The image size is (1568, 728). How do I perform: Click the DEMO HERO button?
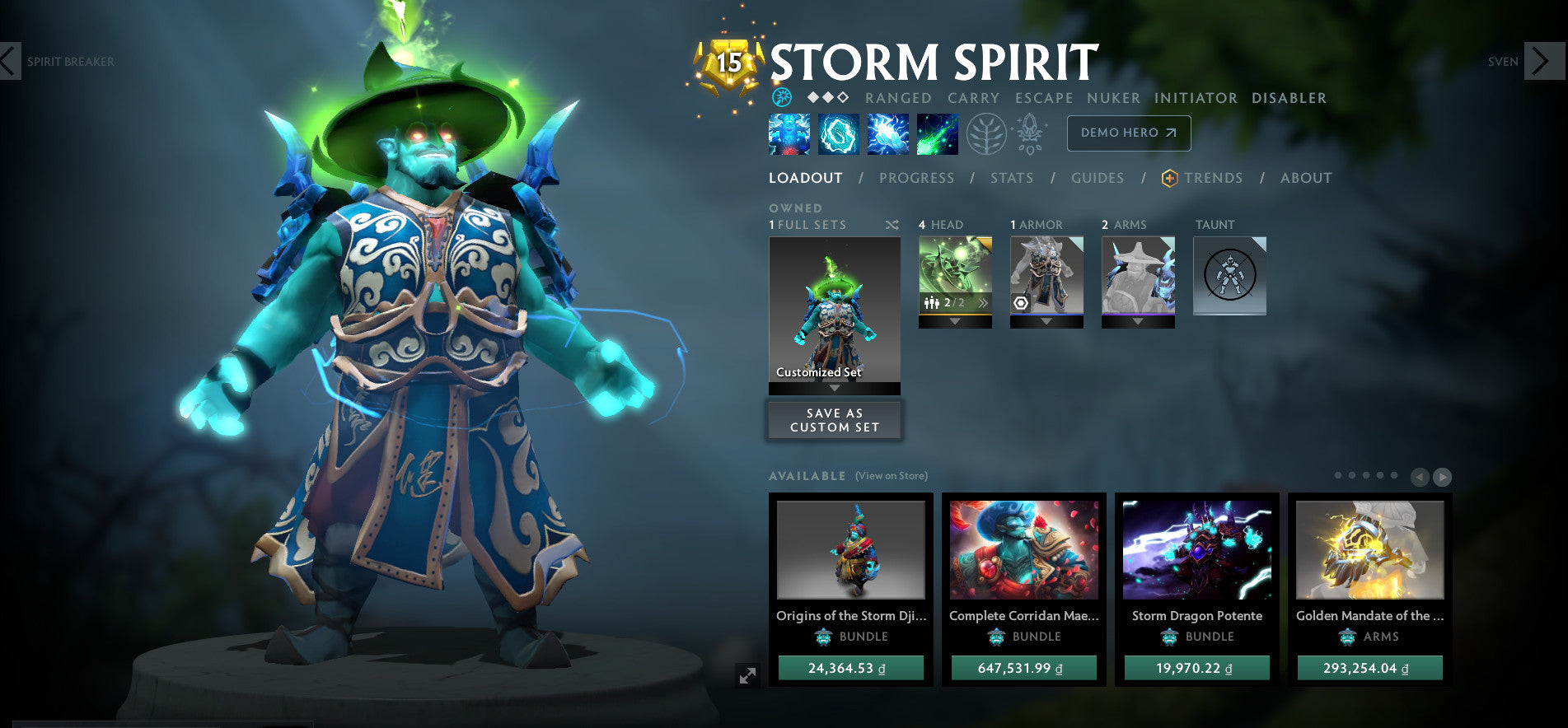coord(1129,133)
